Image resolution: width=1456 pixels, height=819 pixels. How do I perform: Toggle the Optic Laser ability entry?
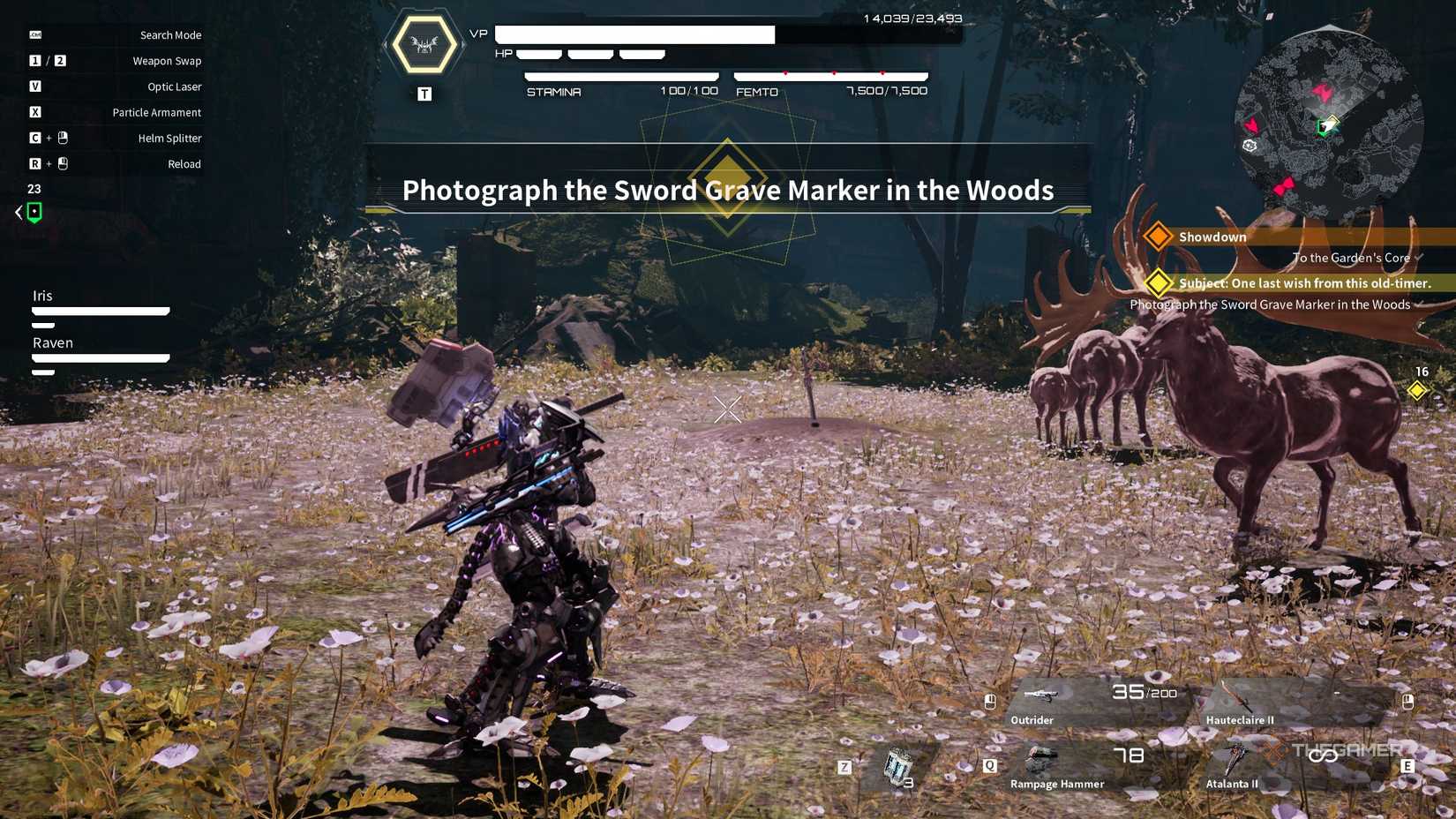pos(173,86)
